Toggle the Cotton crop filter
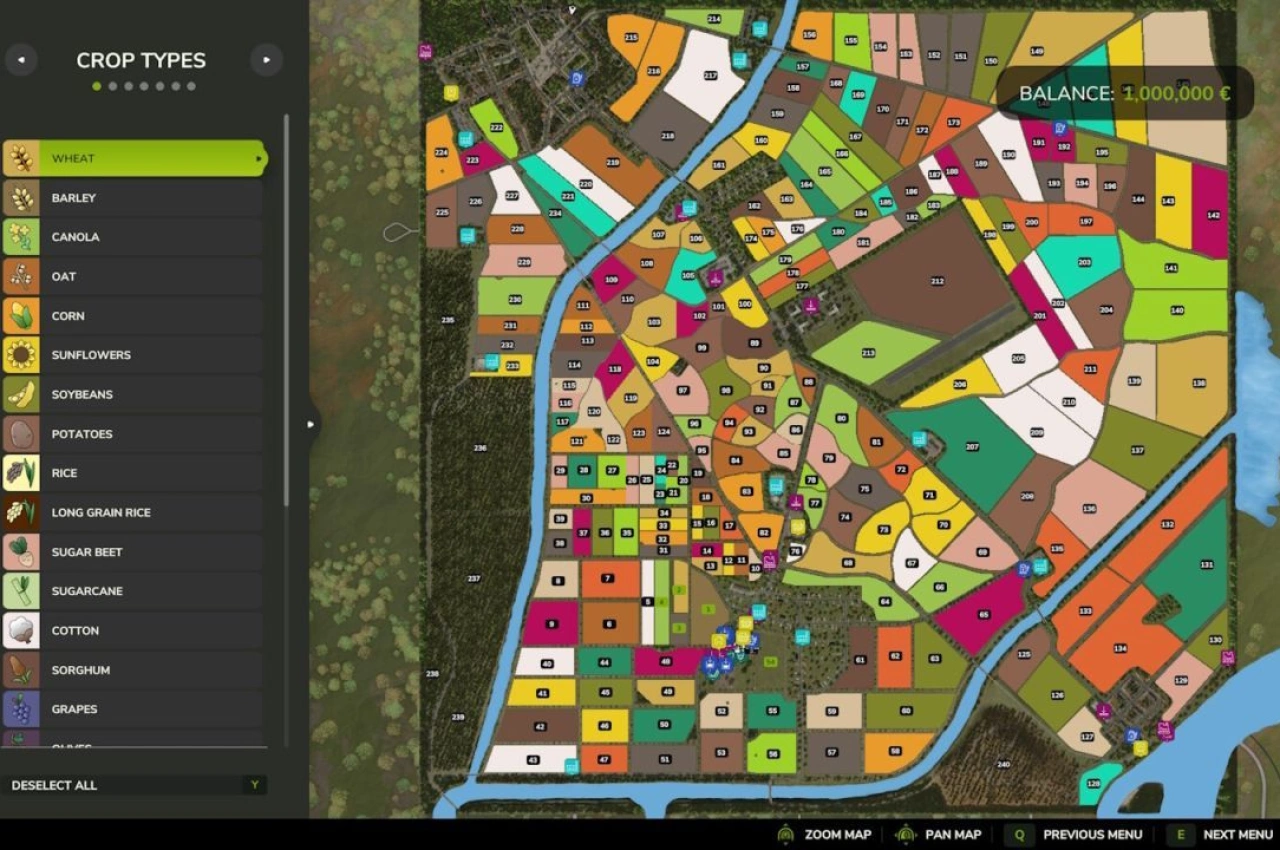The width and height of the screenshot is (1280, 850). [x=135, y=630]
